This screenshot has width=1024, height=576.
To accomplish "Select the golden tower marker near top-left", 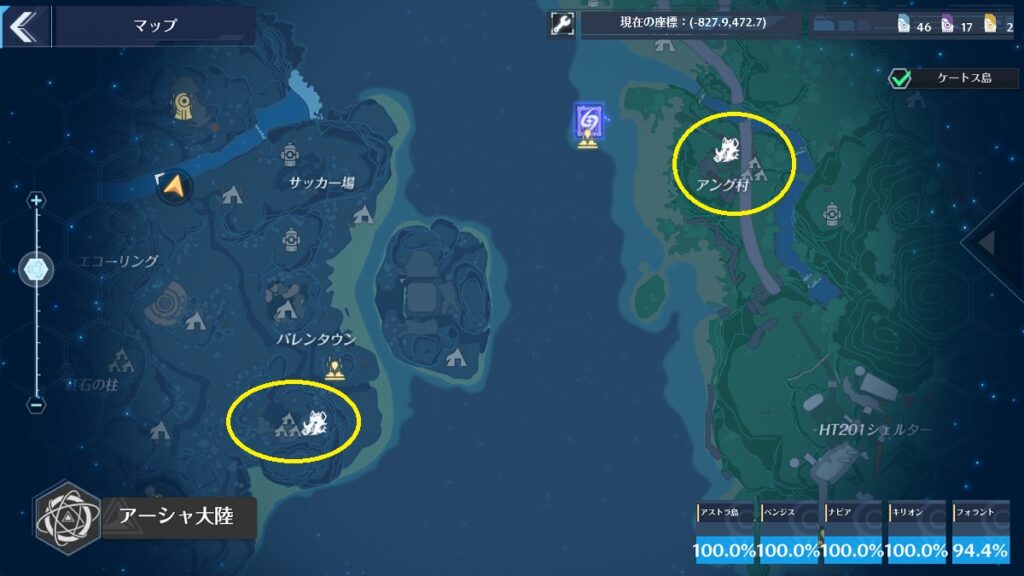I will click(x=183, y=107).
